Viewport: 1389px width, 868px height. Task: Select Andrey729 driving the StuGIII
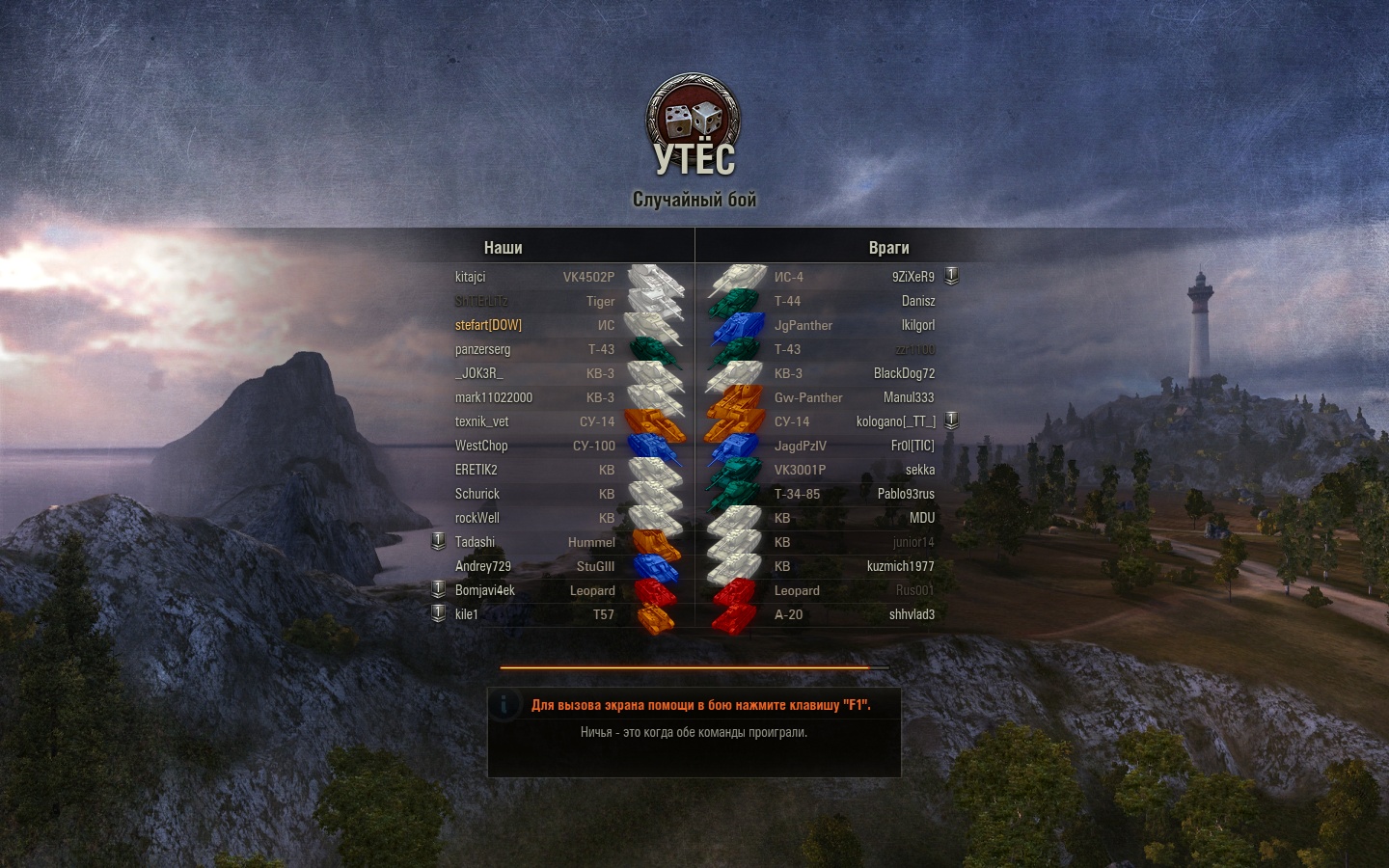483,566
